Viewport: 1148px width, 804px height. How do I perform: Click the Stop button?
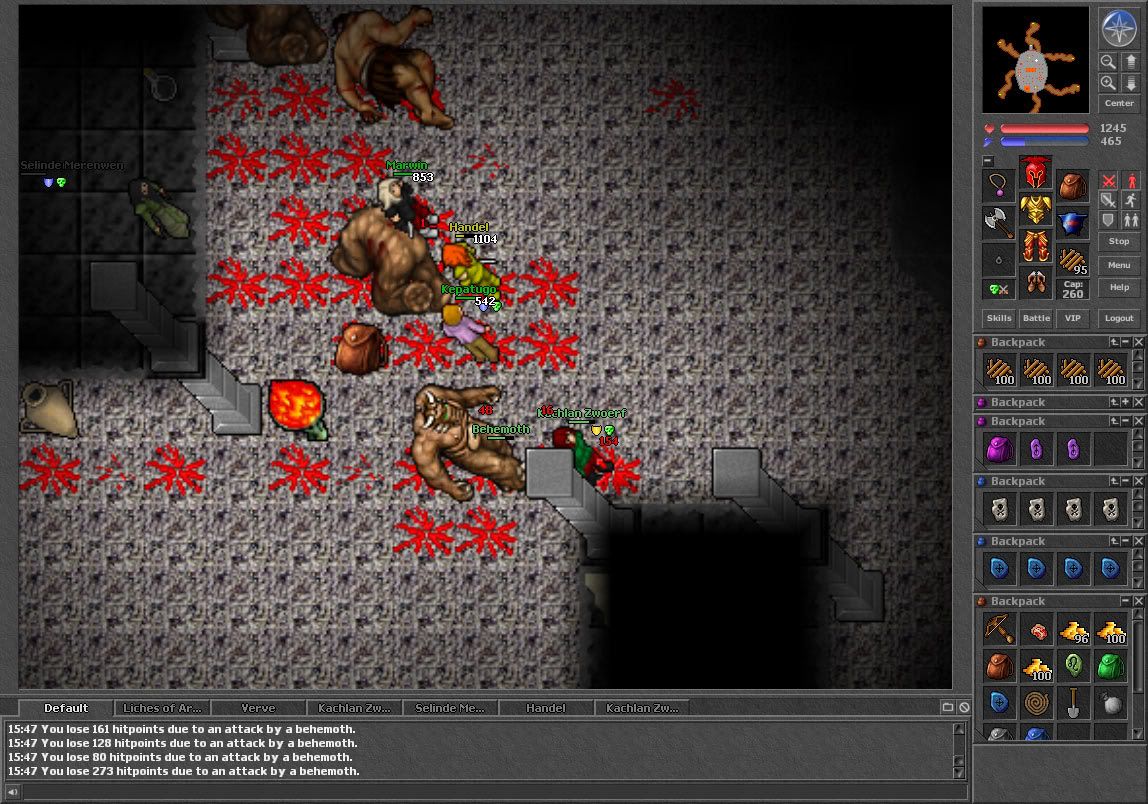click(x=1119, y=241)
